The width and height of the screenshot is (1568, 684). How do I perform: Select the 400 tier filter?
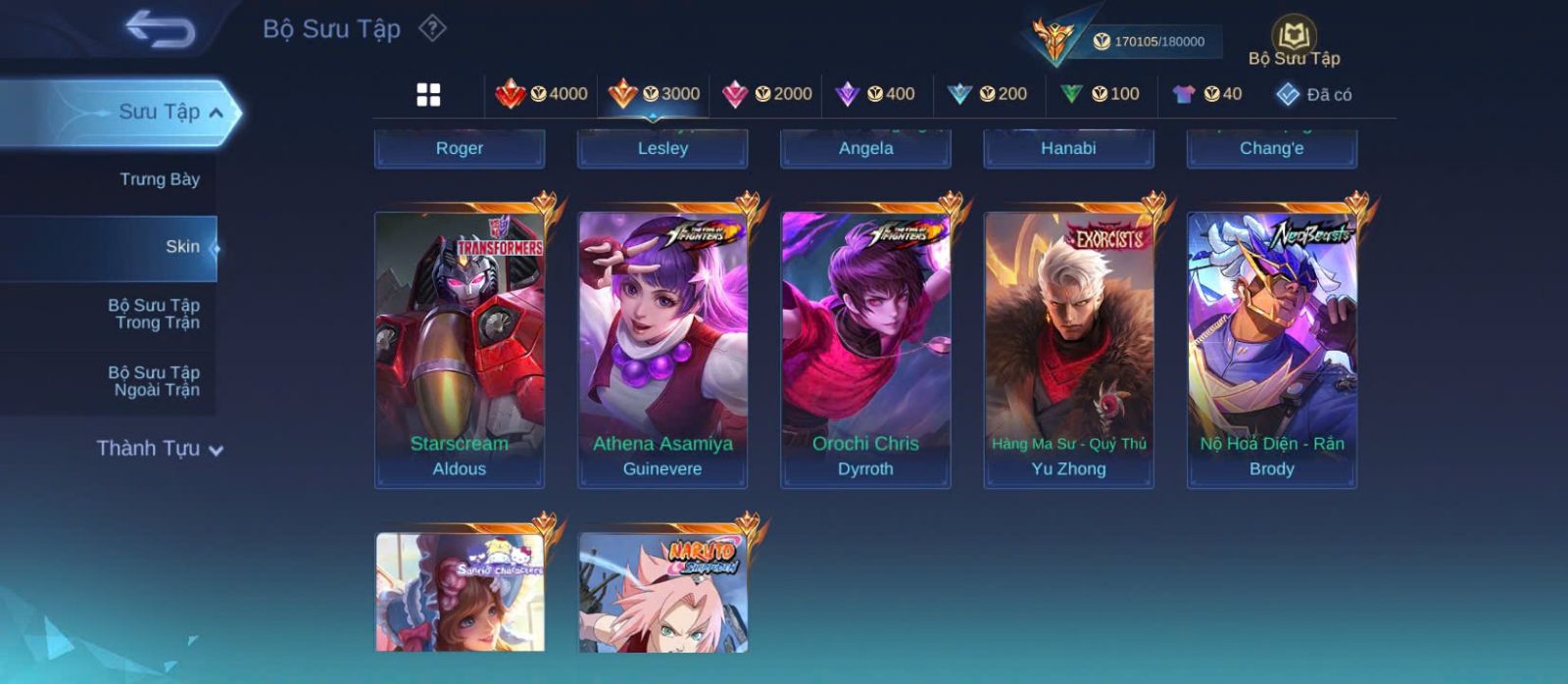874,94
